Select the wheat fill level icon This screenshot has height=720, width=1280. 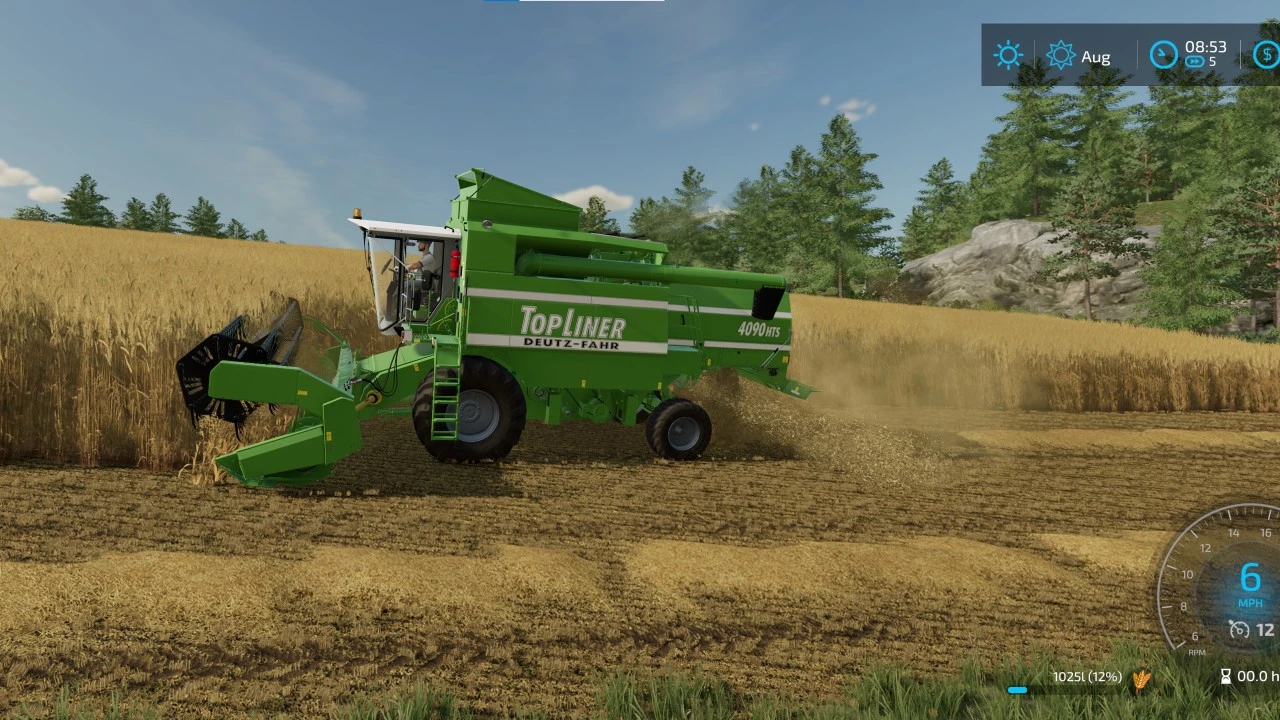click(1141, 679)
